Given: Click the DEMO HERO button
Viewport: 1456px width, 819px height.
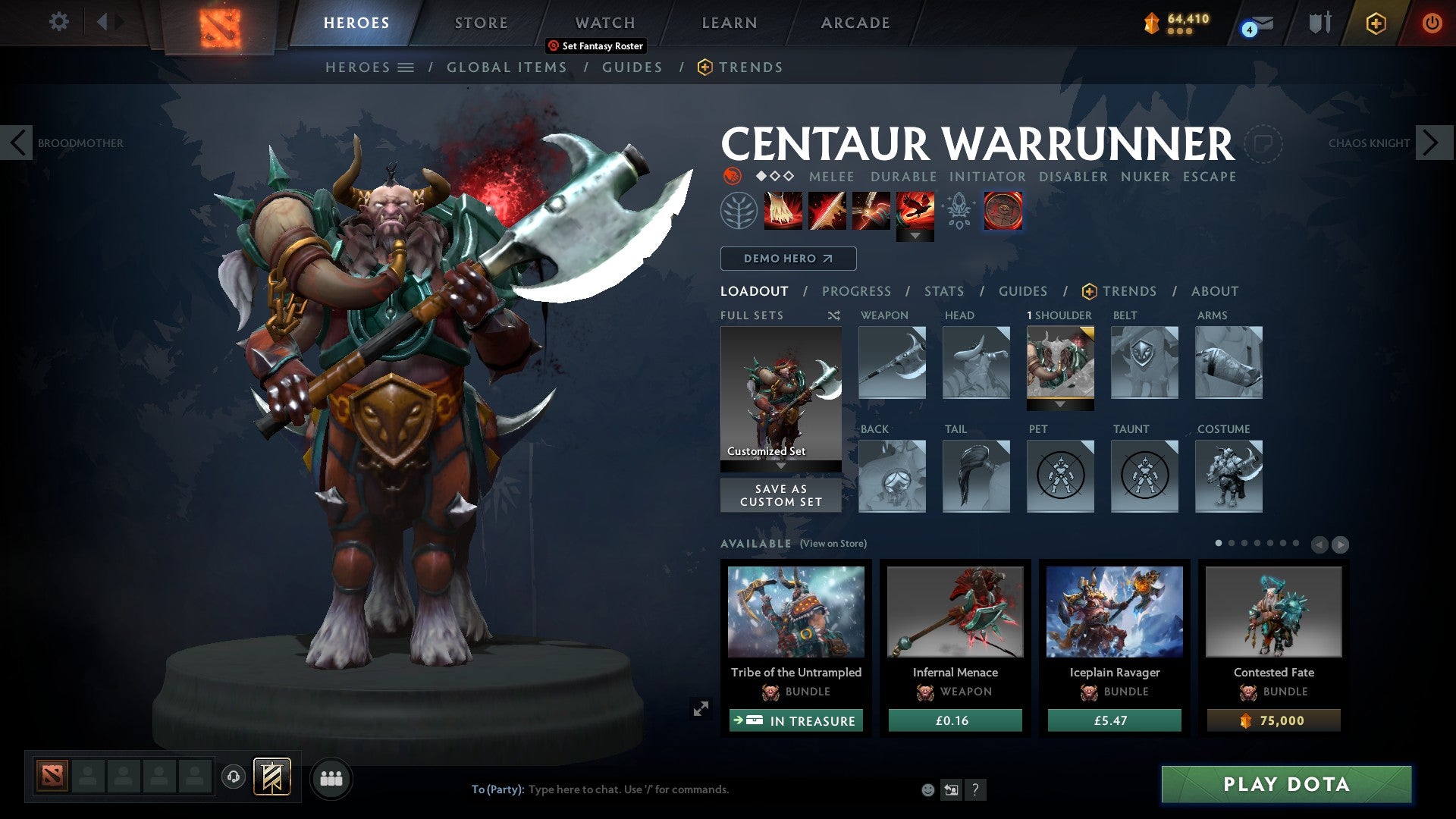Looking at the screenshot, I should coord(787,259).
